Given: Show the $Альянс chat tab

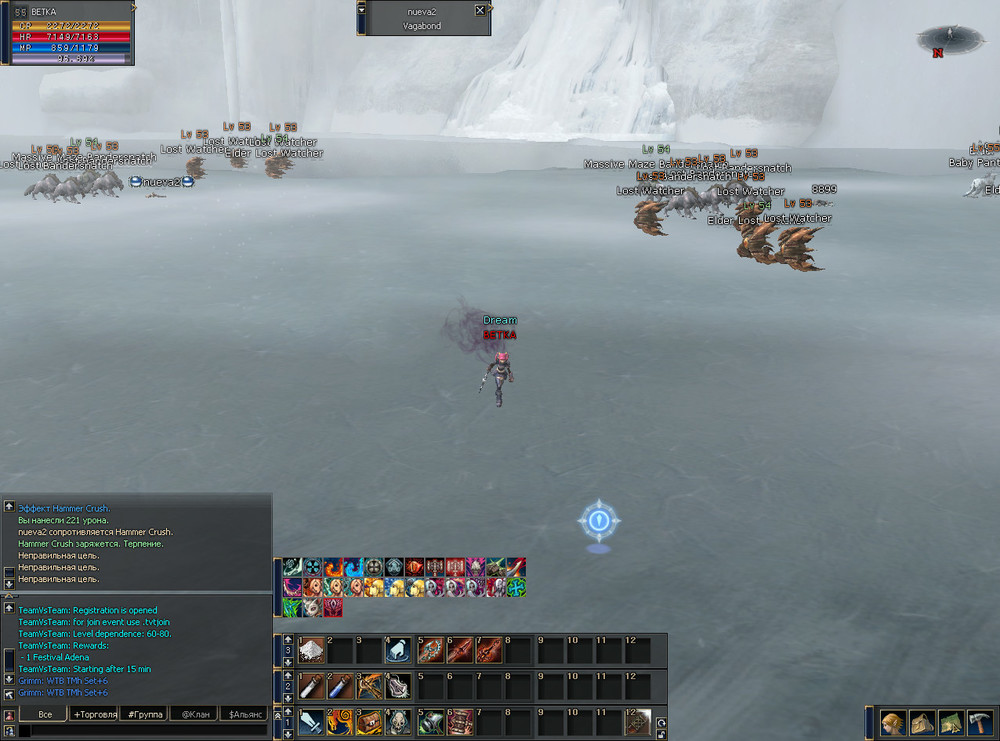Looking at the screenshot, I should [245, 714].
